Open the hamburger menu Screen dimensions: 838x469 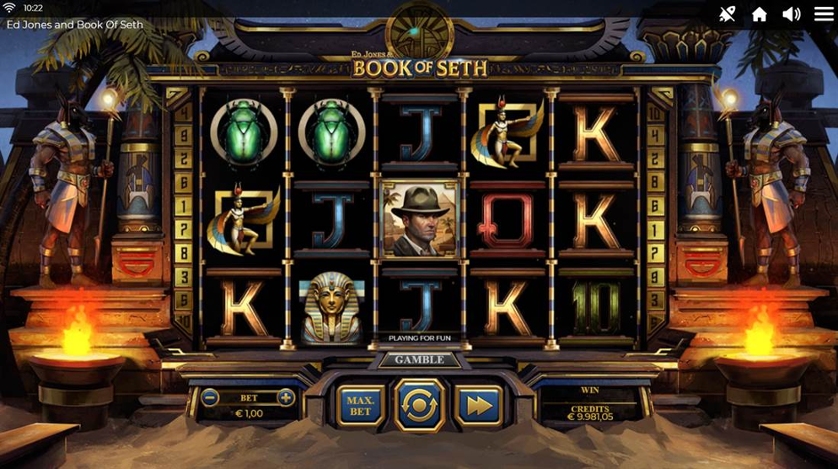(x=823, y=14)
